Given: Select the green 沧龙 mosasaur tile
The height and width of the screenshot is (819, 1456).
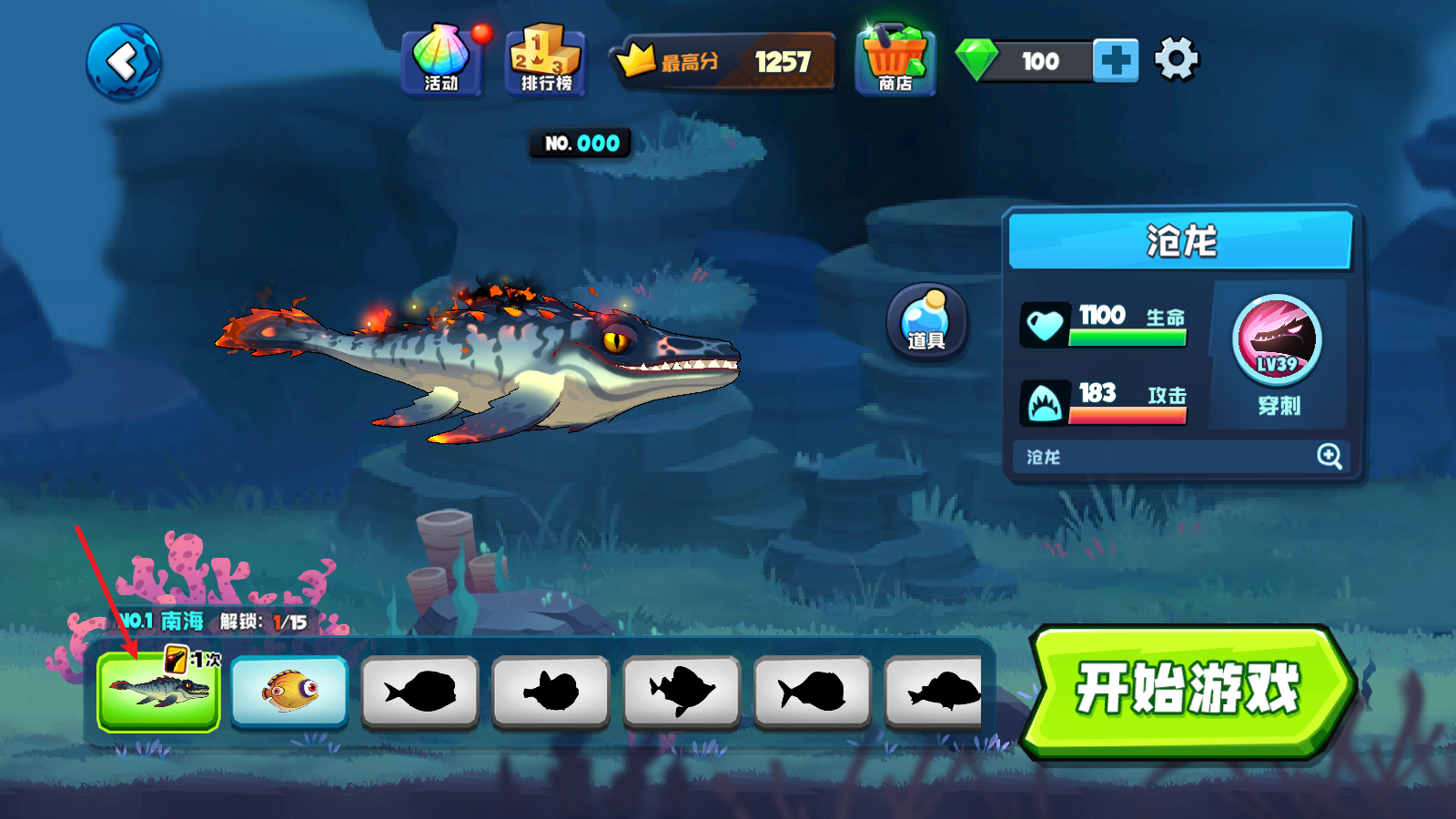Looking at the screenshot, I should (159, 691).
